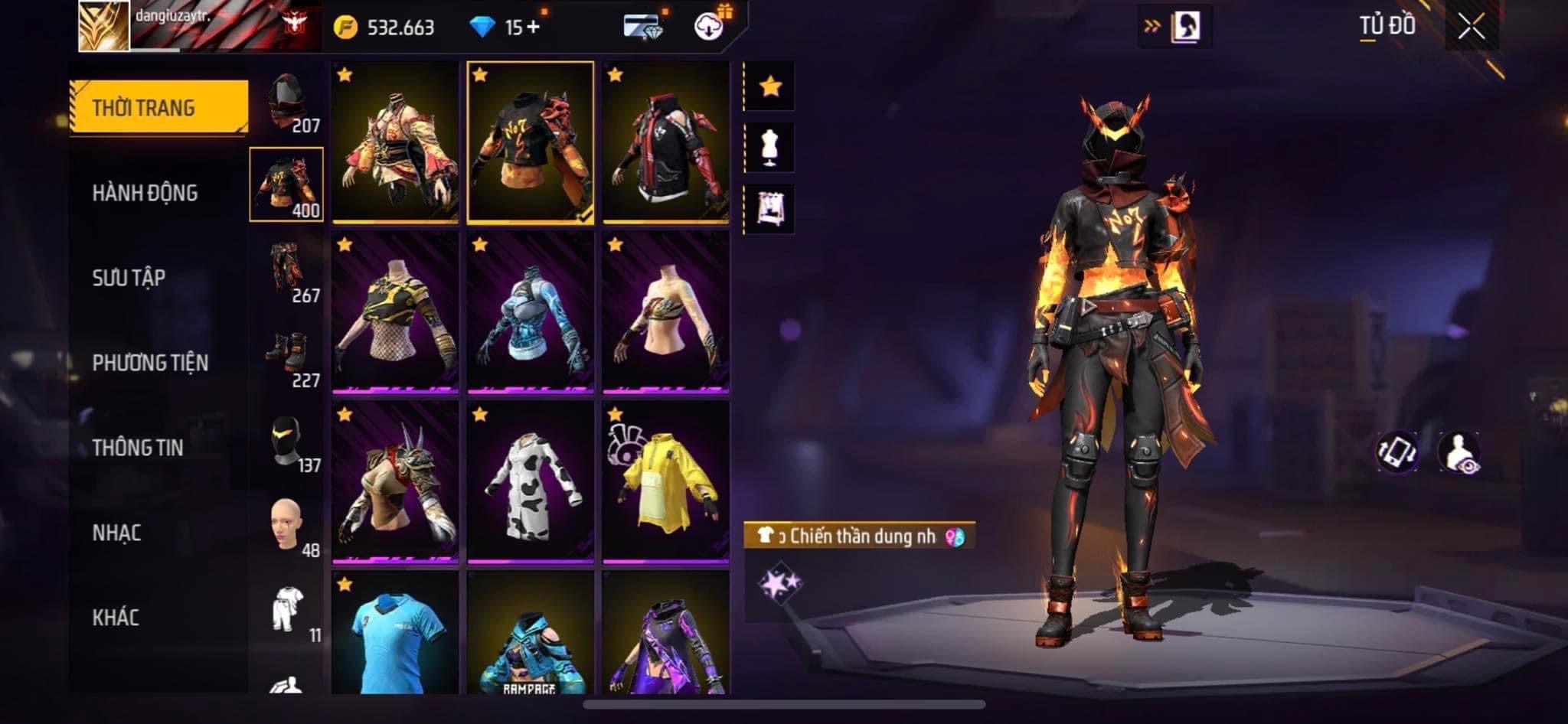Viewport: 1568px width, 724px height.
Task: Select the blue jersey shirt
Action: [x=395, y=634]
